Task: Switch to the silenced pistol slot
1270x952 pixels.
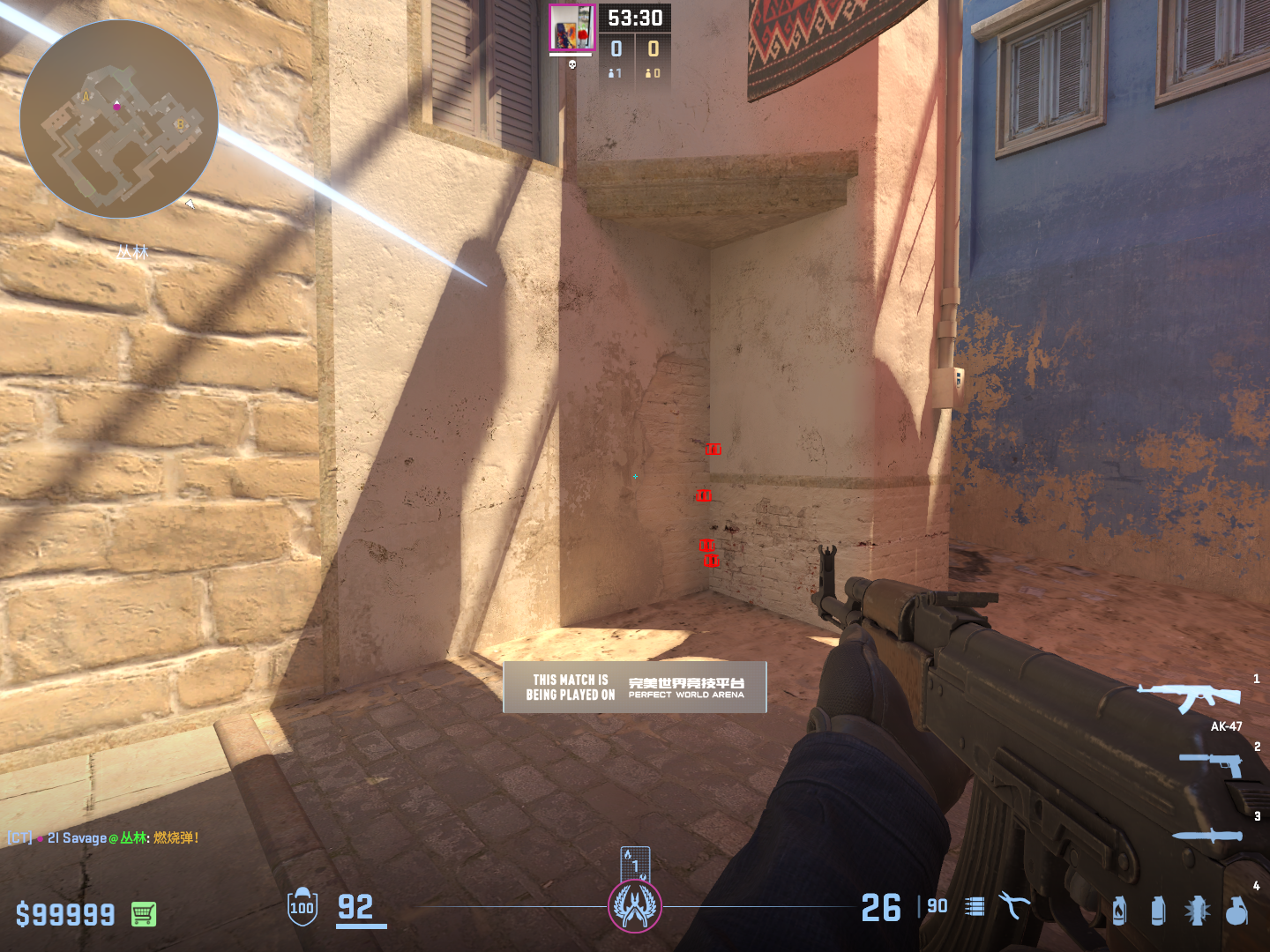Action: coord(1211,763)
